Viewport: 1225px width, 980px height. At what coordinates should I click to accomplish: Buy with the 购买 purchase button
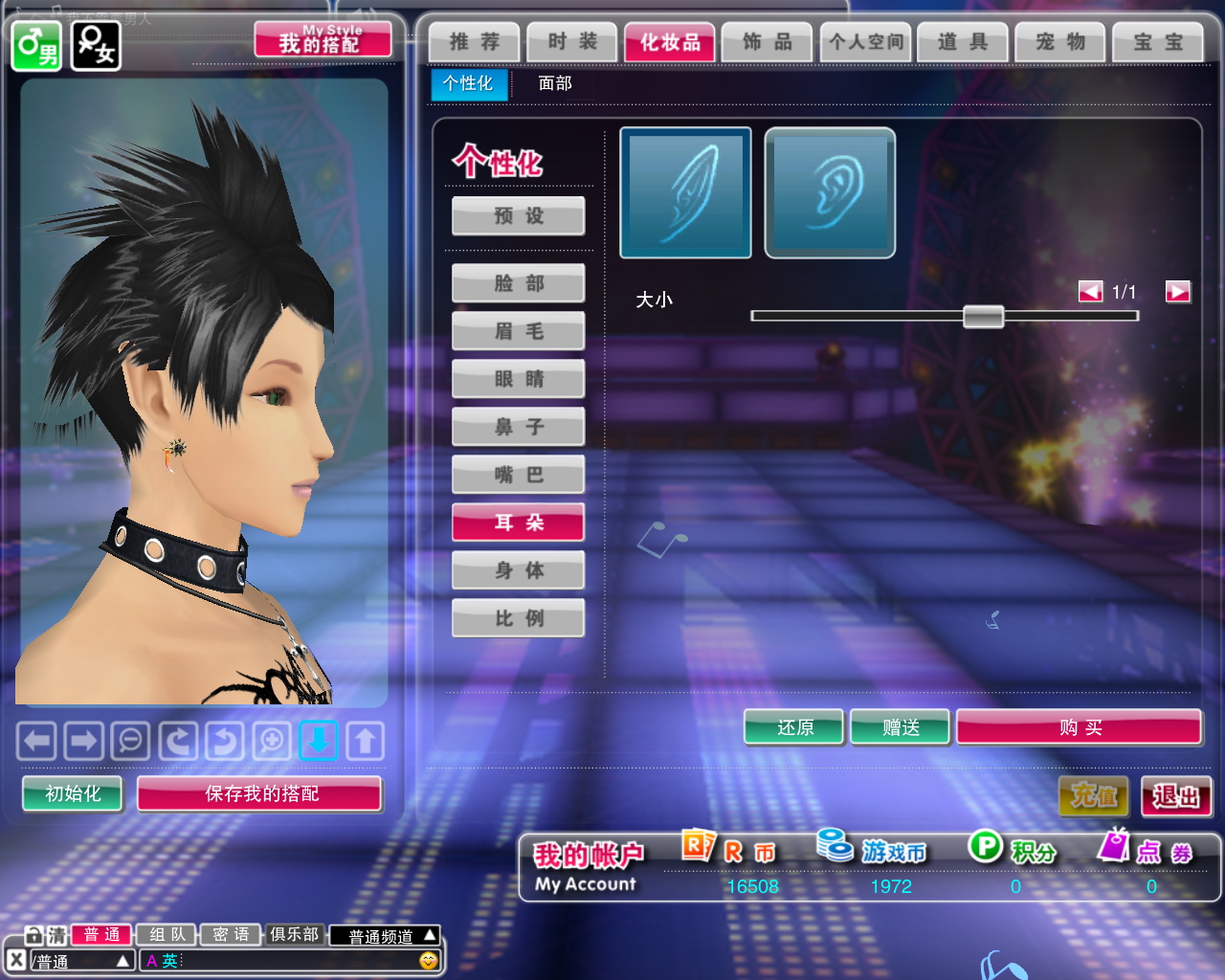coord(1079,727)
